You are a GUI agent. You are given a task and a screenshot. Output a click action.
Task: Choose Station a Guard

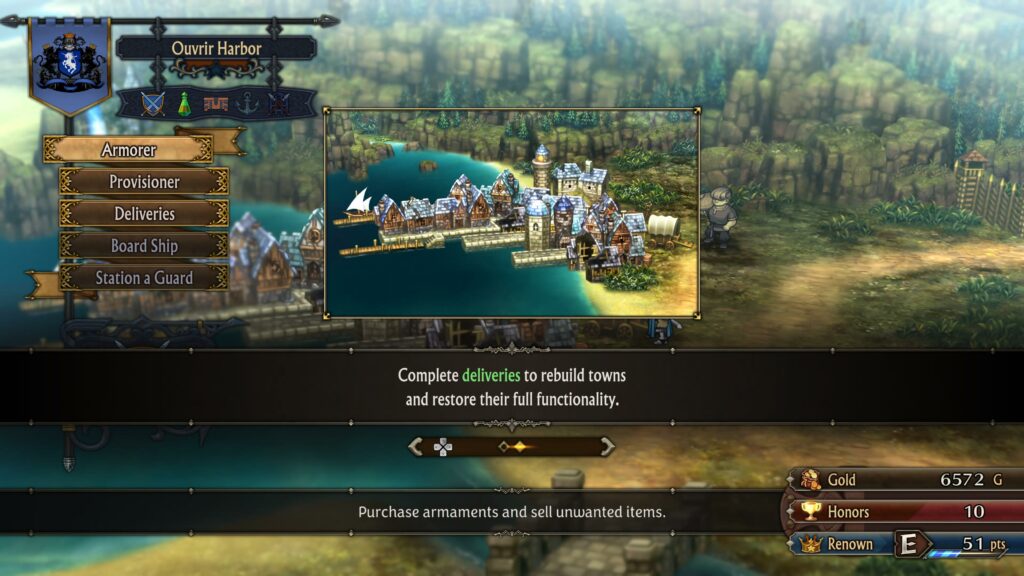click(x=144, y=278)
